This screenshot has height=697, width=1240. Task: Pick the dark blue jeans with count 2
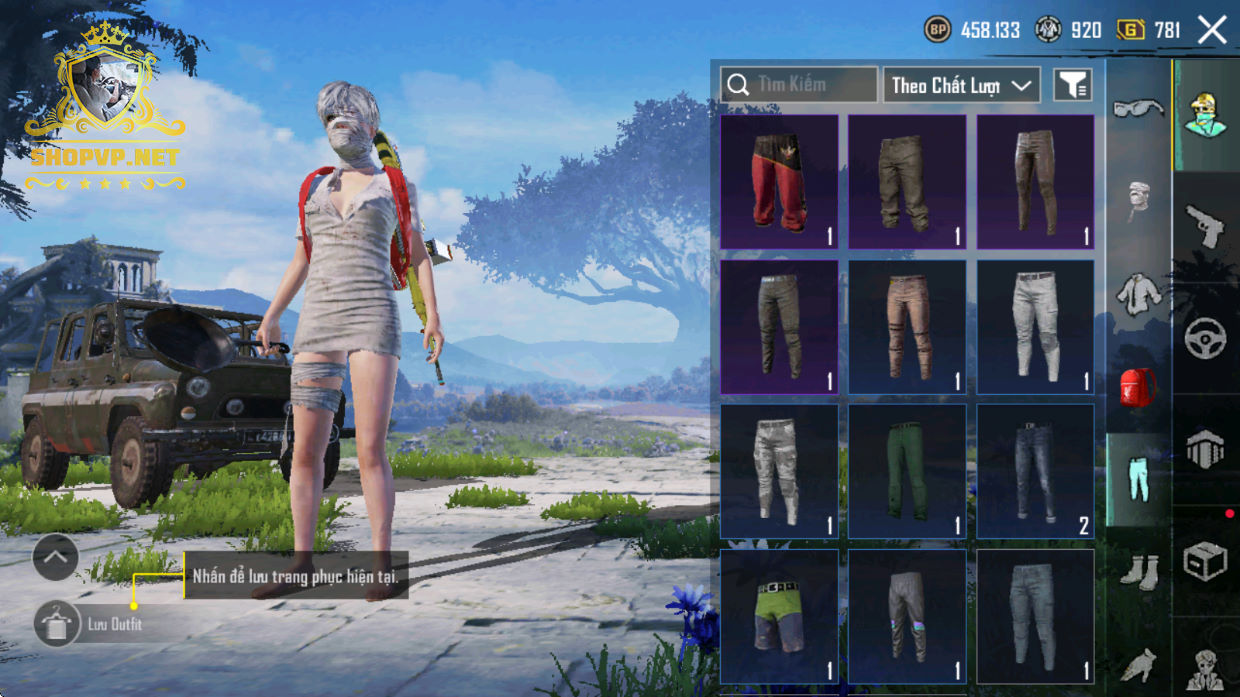(1035, 471)
